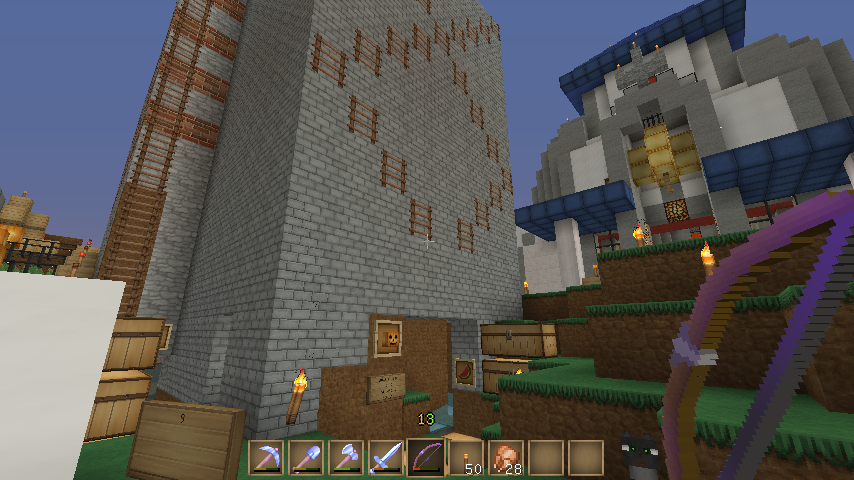854x480 pixels.
Task: Equip the sword from the hotbar
Action: pyautogui.click(x=386, y=458)
